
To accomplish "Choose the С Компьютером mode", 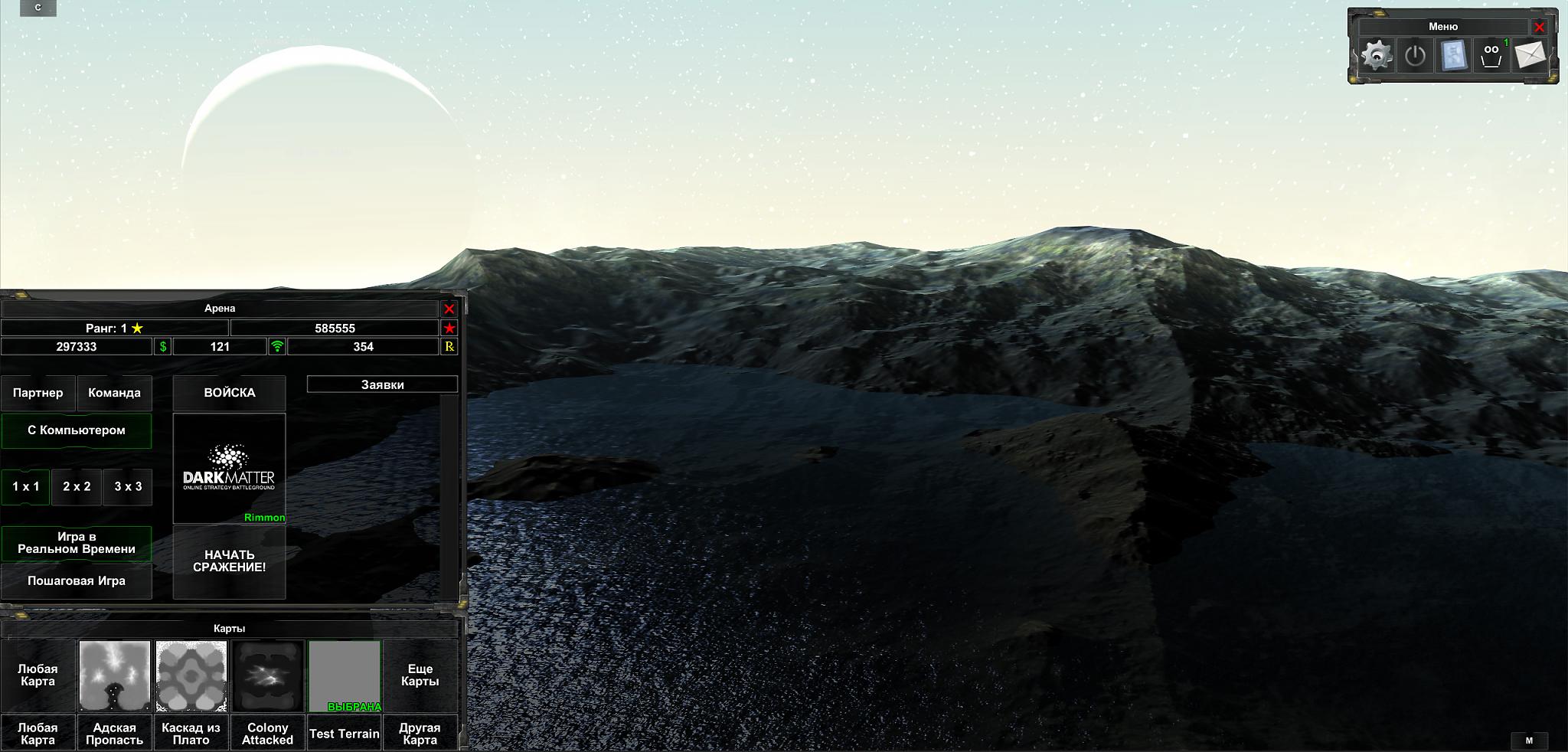I will (x=77, y=430).
